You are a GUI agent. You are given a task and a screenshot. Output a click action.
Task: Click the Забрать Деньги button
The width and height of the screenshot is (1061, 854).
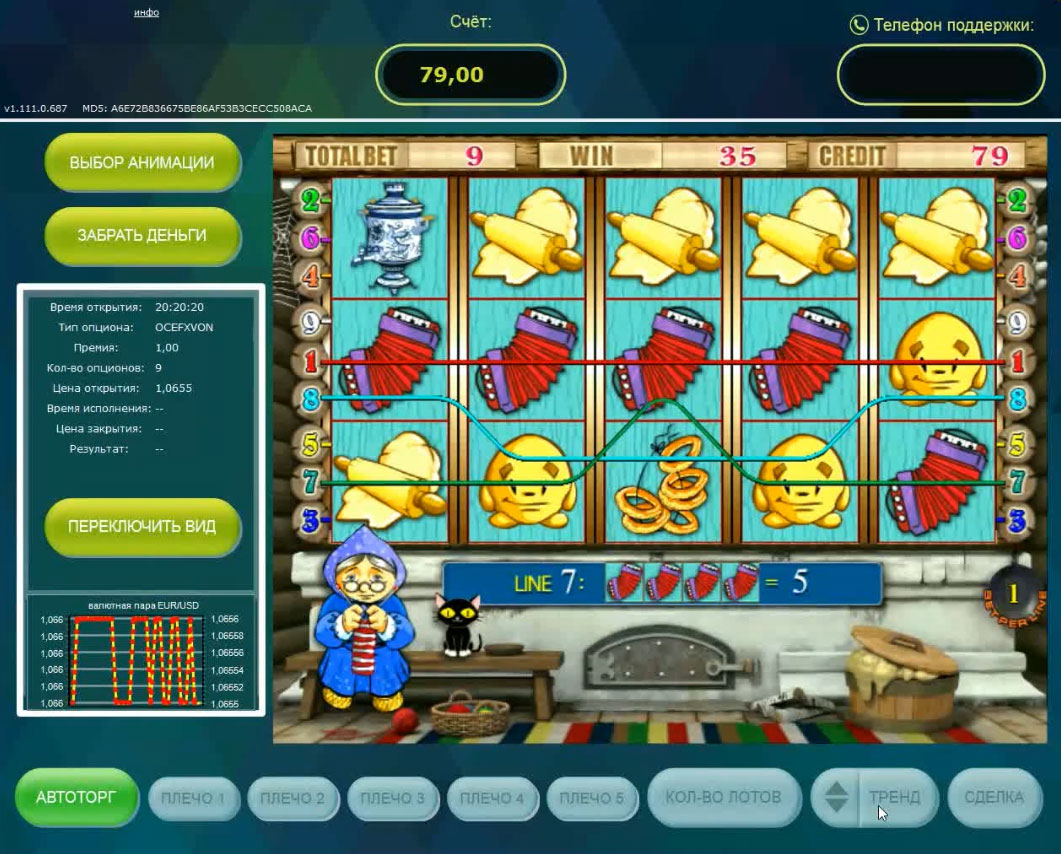(142, 236)
